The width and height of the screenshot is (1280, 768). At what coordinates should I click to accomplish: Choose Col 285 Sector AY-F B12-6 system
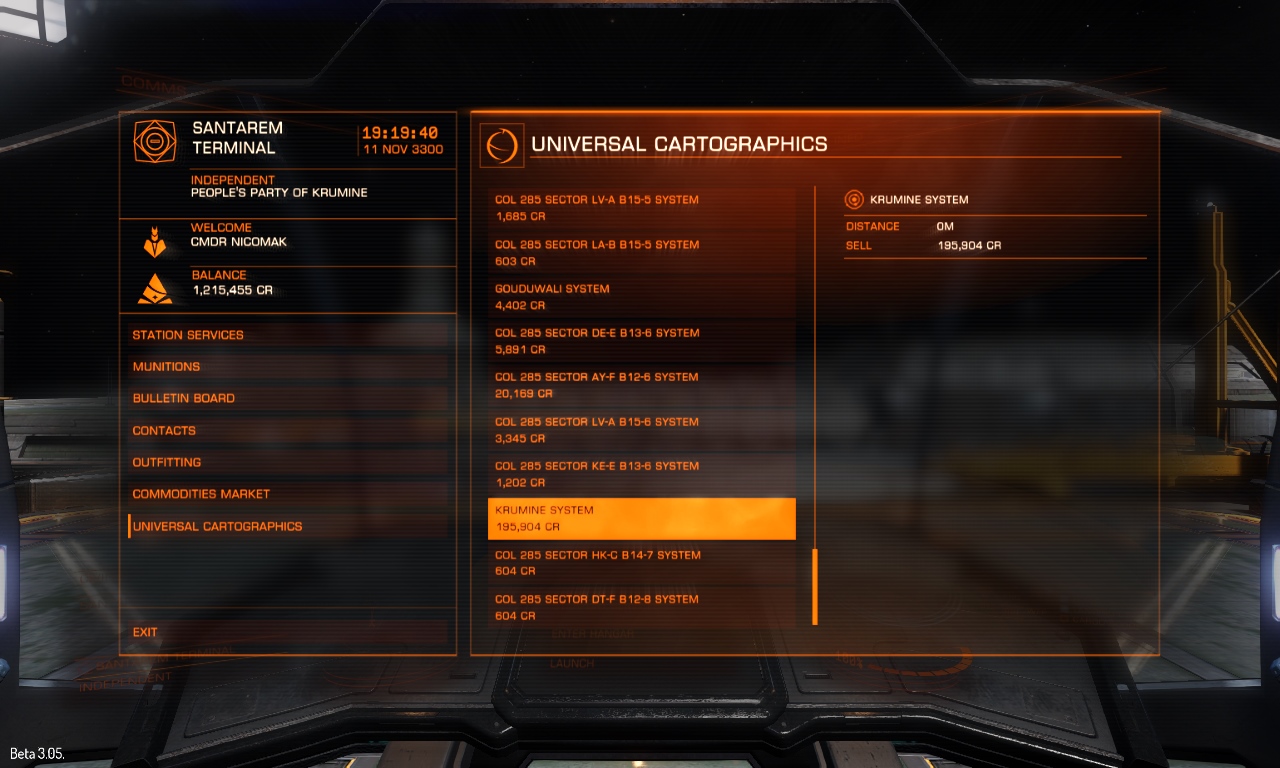point(641,385)
